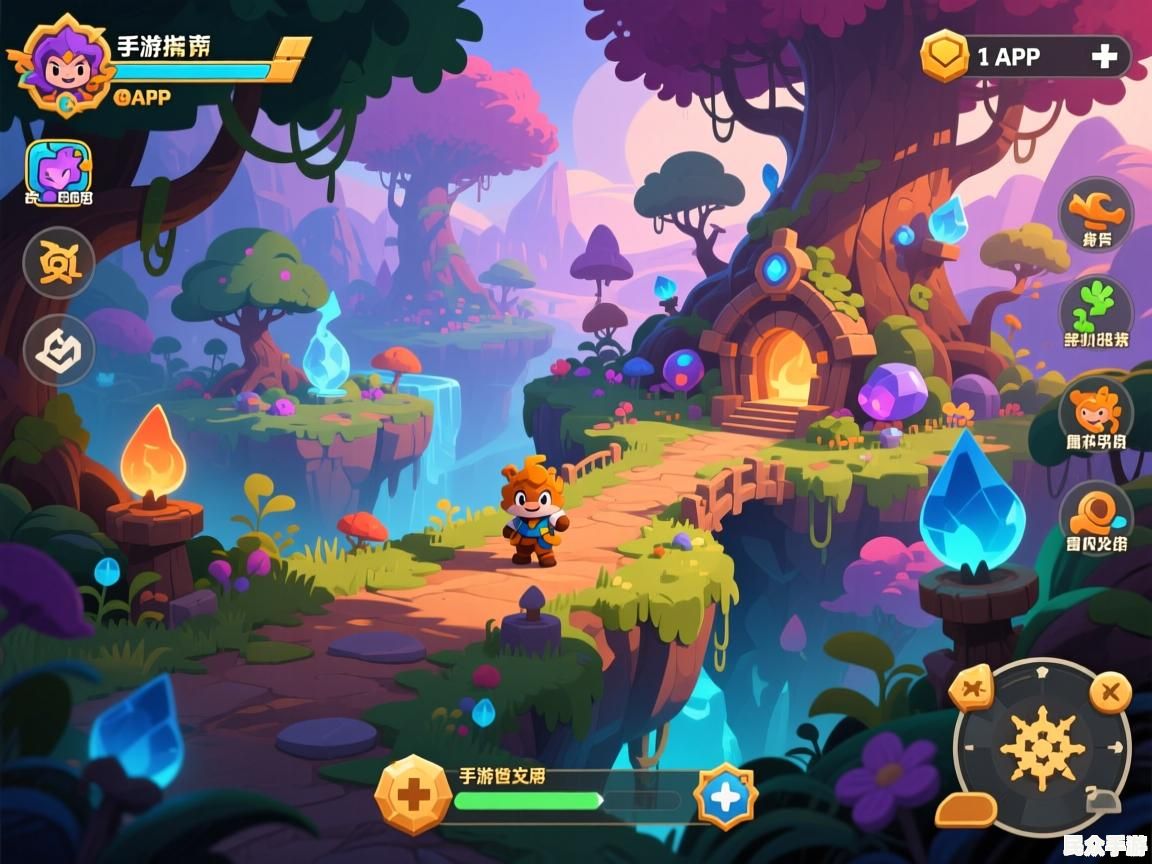The image size is (1152, 864).
Task: Click the blue plus badge button
Action: 725,796
